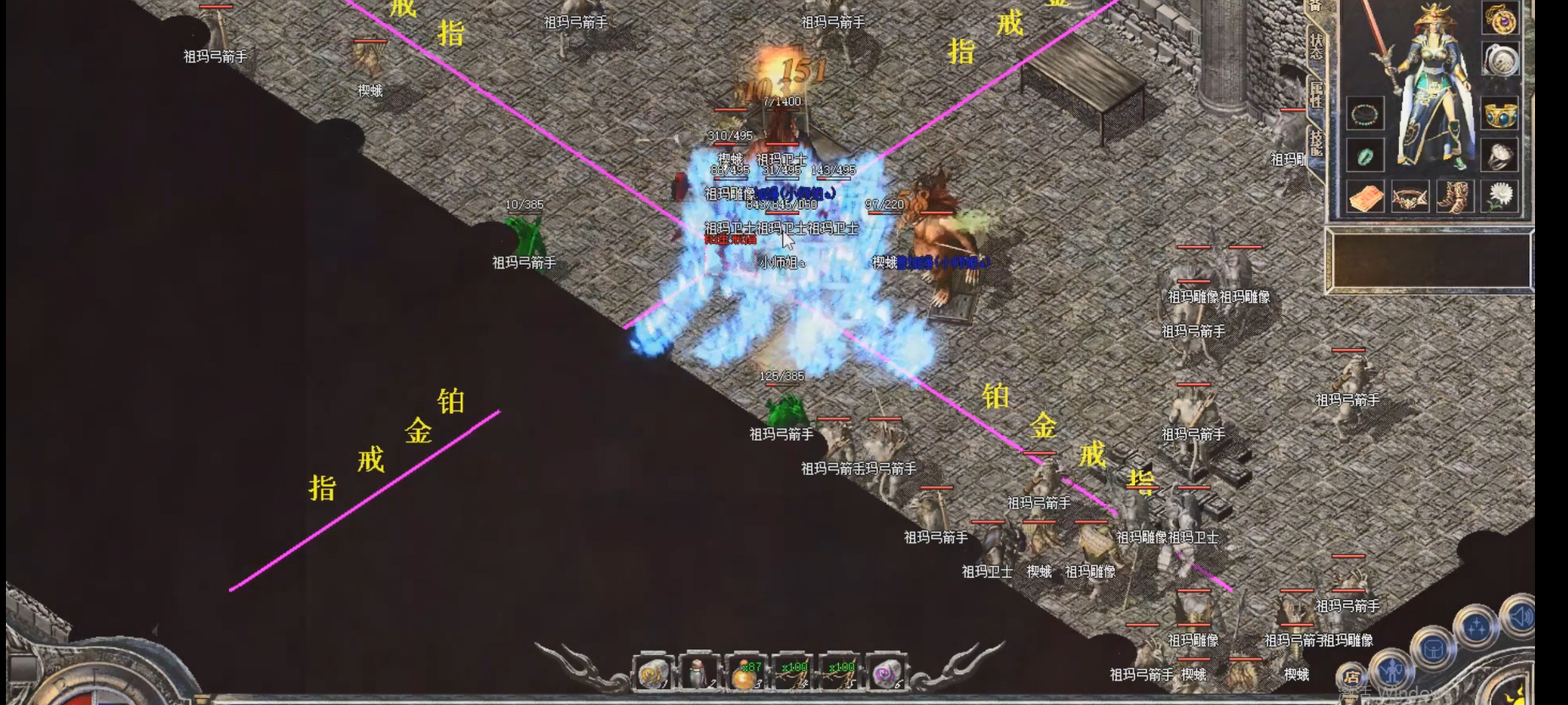Image resolution: width=1568 pixels, height=705 pixels.
Task: Open the 状态 status tab
Action: click(1316, 47)
